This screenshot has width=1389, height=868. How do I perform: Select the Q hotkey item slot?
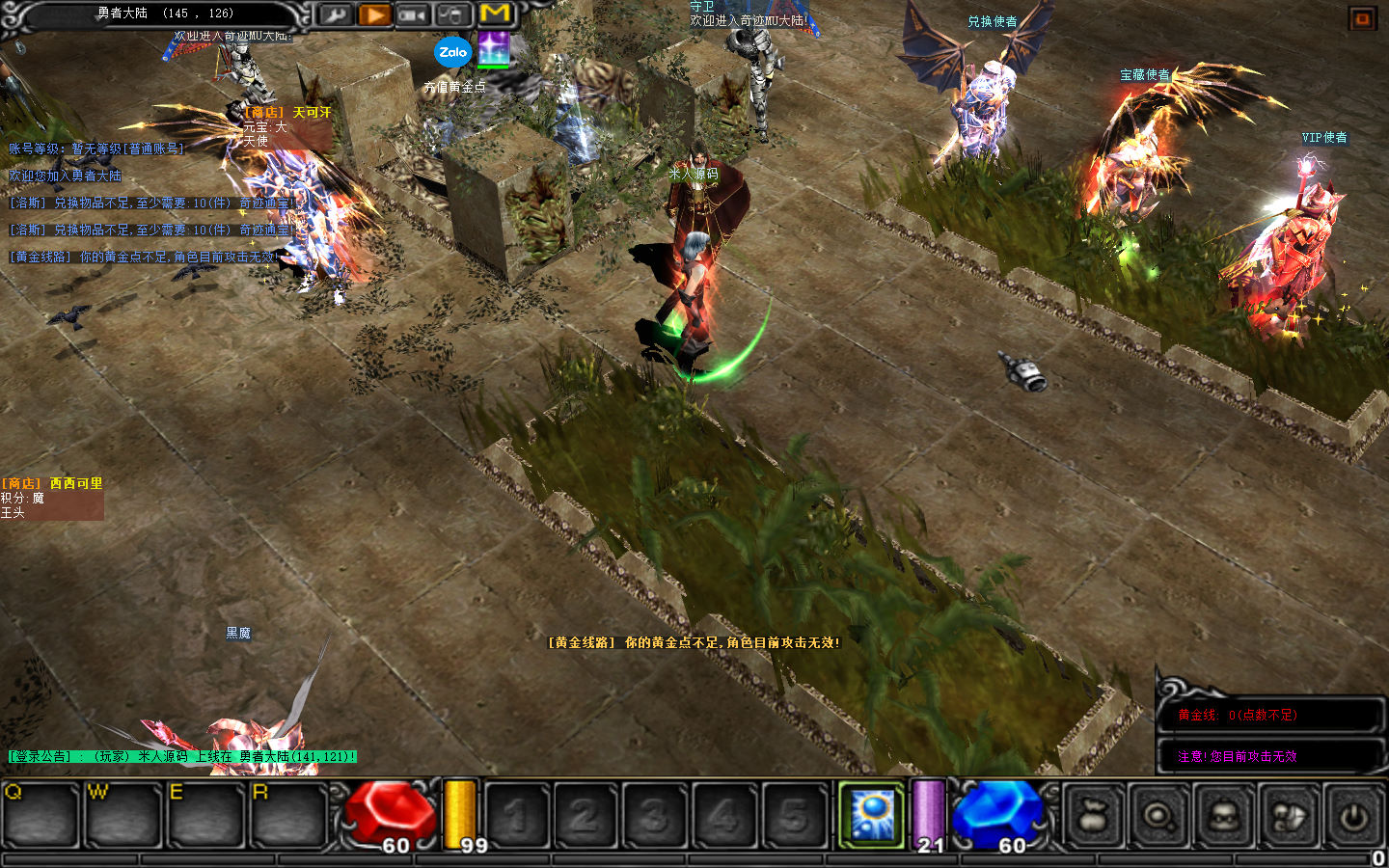pos(40,816)
